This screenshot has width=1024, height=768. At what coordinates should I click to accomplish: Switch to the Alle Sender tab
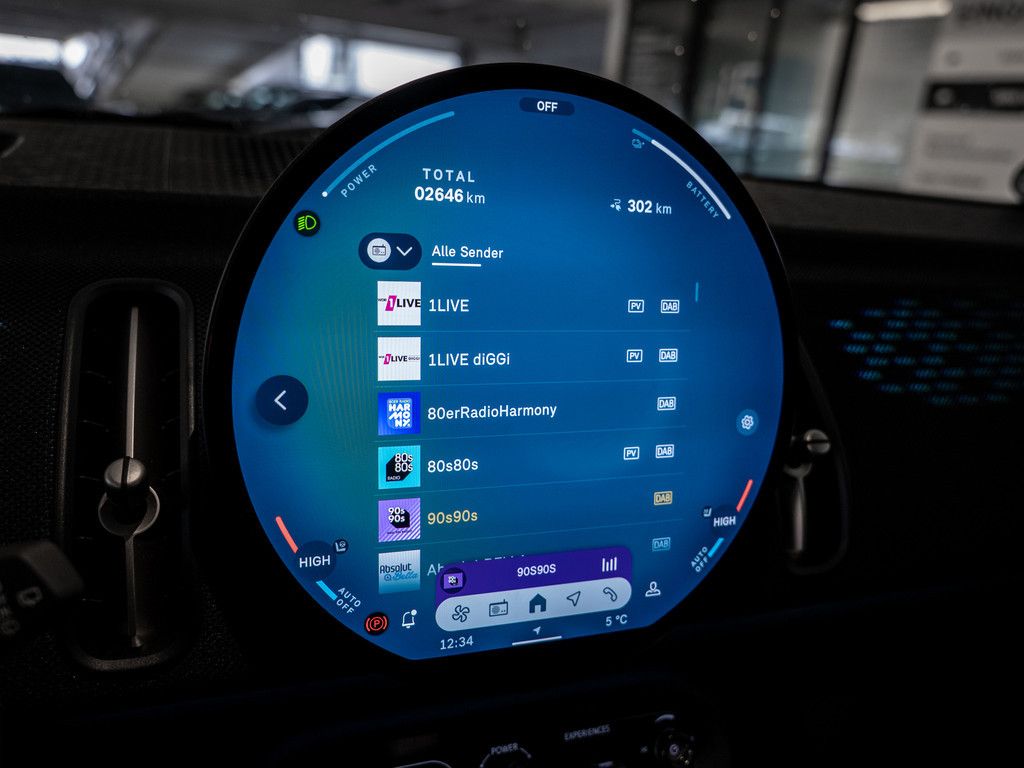(467, 253)
